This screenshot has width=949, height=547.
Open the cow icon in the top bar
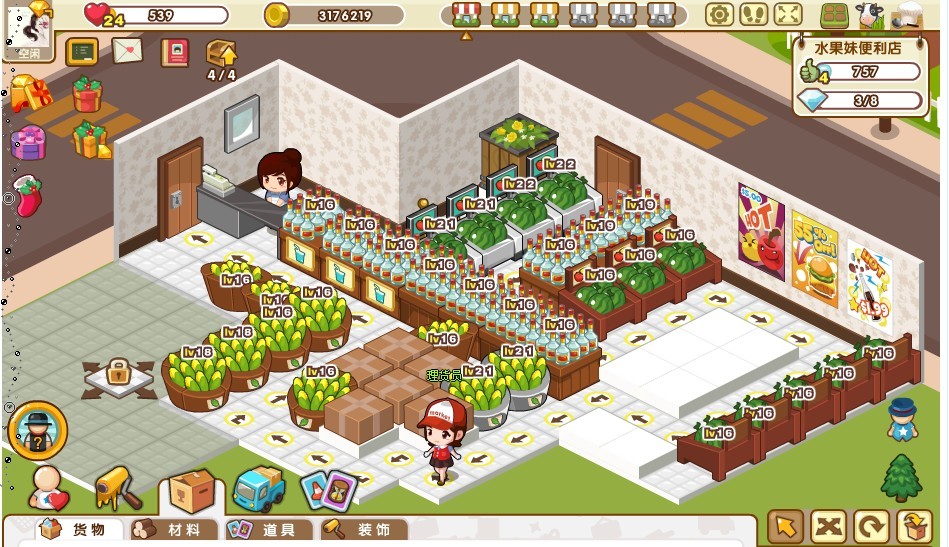(869, 16)
